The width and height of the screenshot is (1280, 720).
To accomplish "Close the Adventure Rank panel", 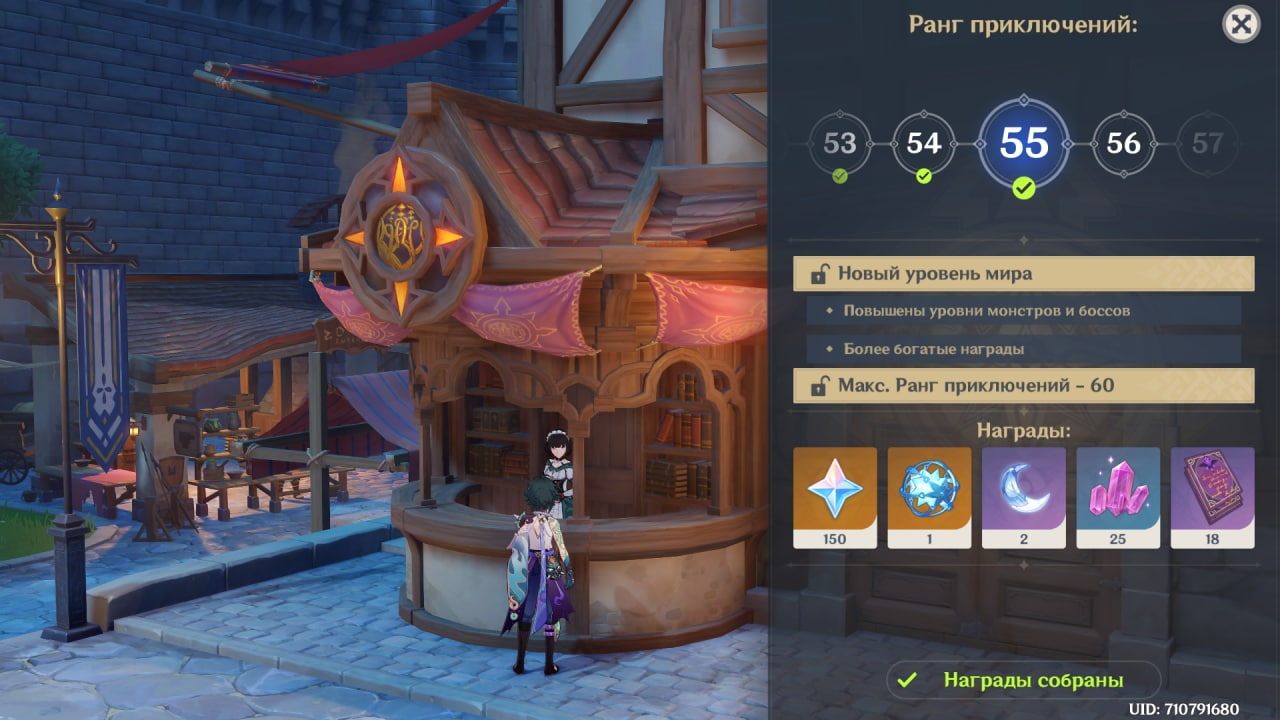I will tap(1241, 24).
